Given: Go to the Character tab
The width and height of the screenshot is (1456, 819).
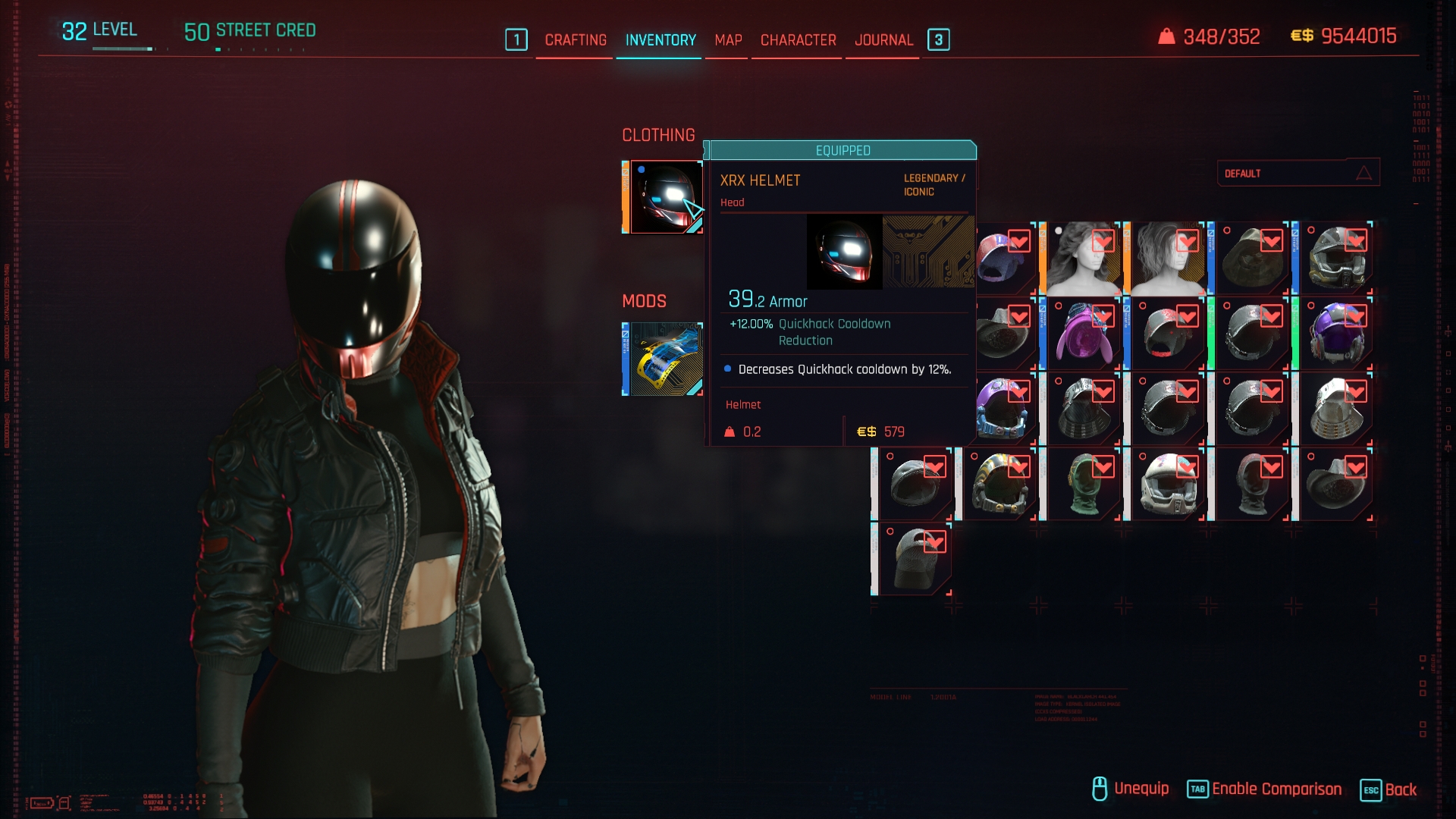Looking at the screenshot, I should (798, 40).
